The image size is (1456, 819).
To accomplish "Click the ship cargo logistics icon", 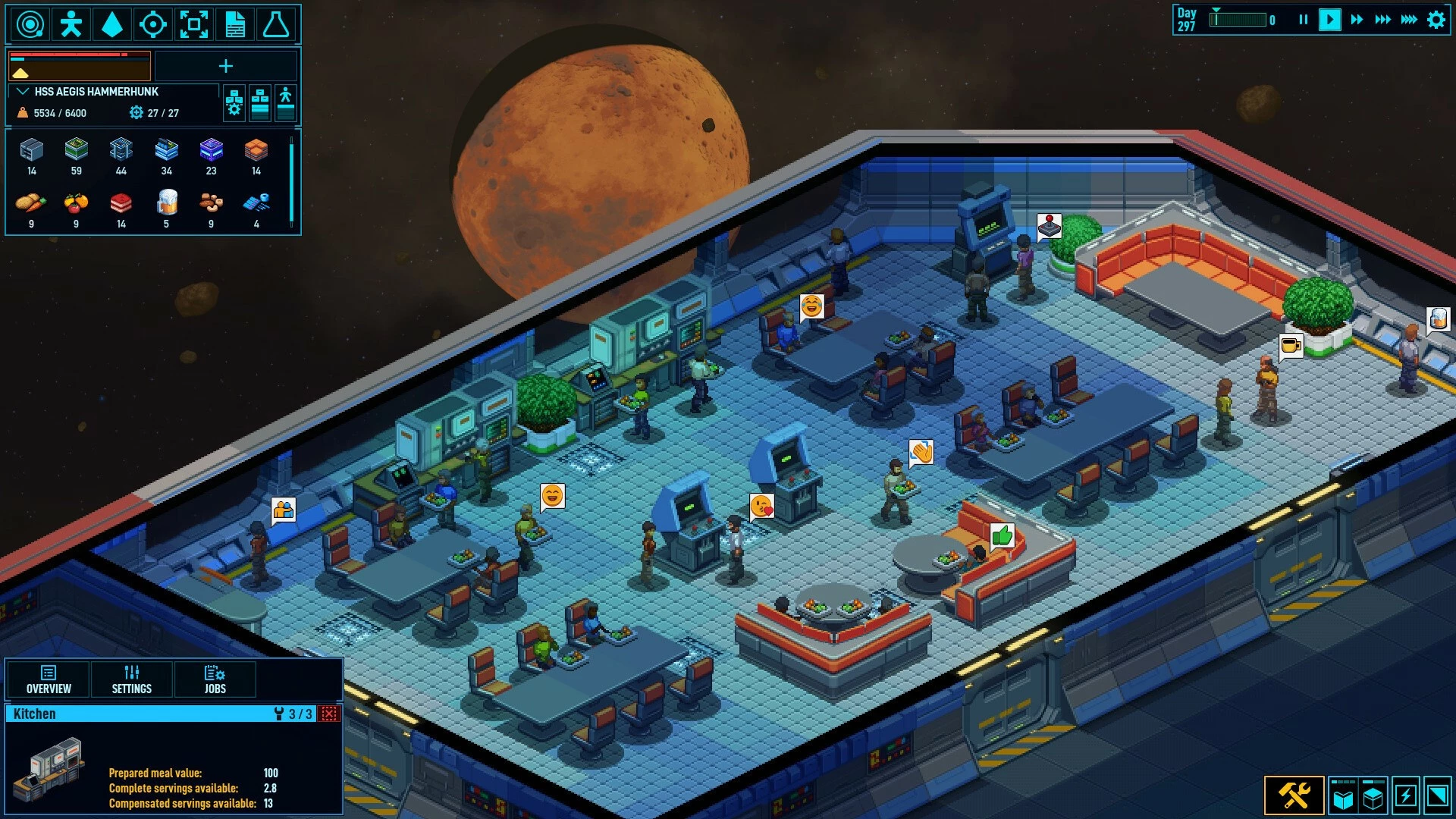I will point(260,103).
